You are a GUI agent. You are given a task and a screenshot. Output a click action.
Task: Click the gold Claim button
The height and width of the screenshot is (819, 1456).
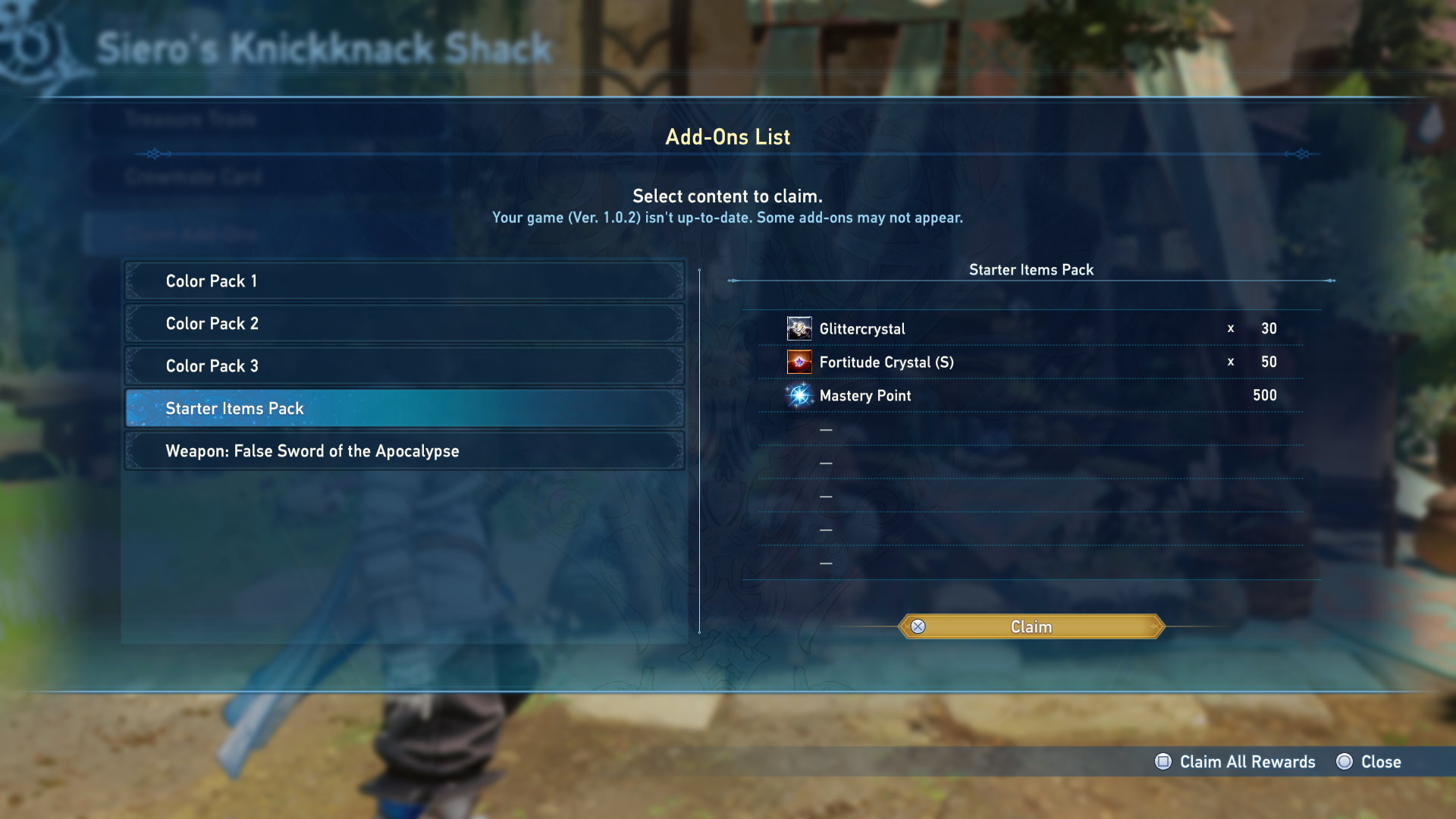[1031, 627]
